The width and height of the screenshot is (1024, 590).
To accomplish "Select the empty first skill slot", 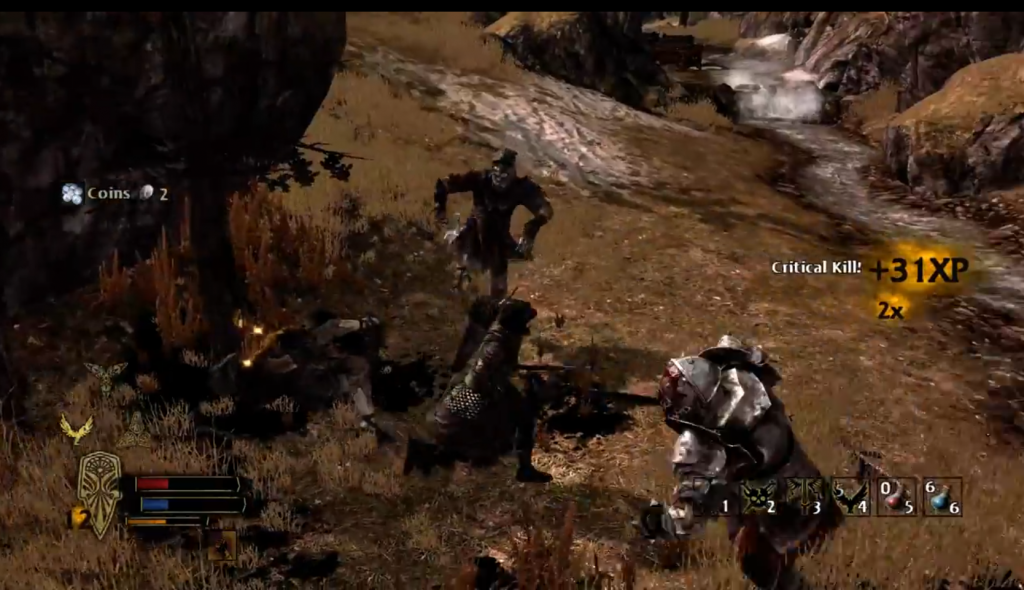I will pyautogui.click(x=712, y=496).
